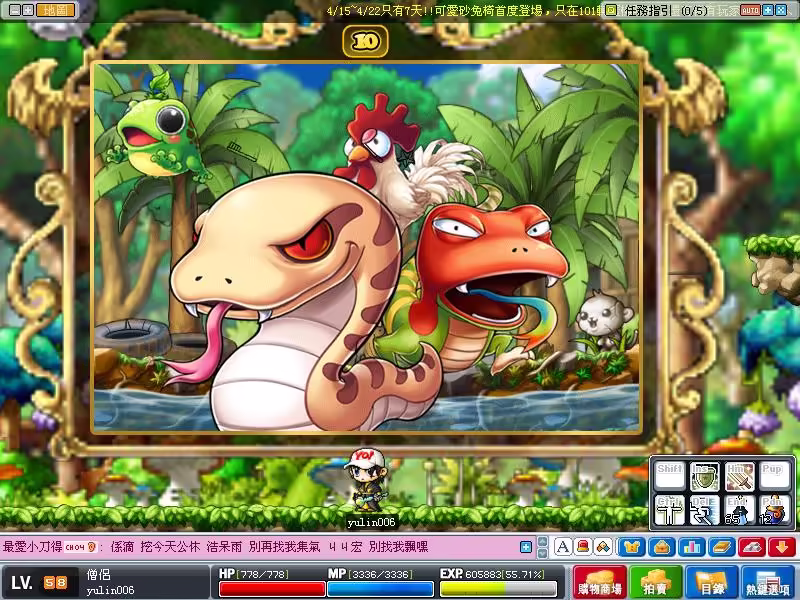Image resolution: width=800 pixels, height=600 pixels.
Task: Open the 熱鍵選項 hotkey options
Action: tap(768, 582)
